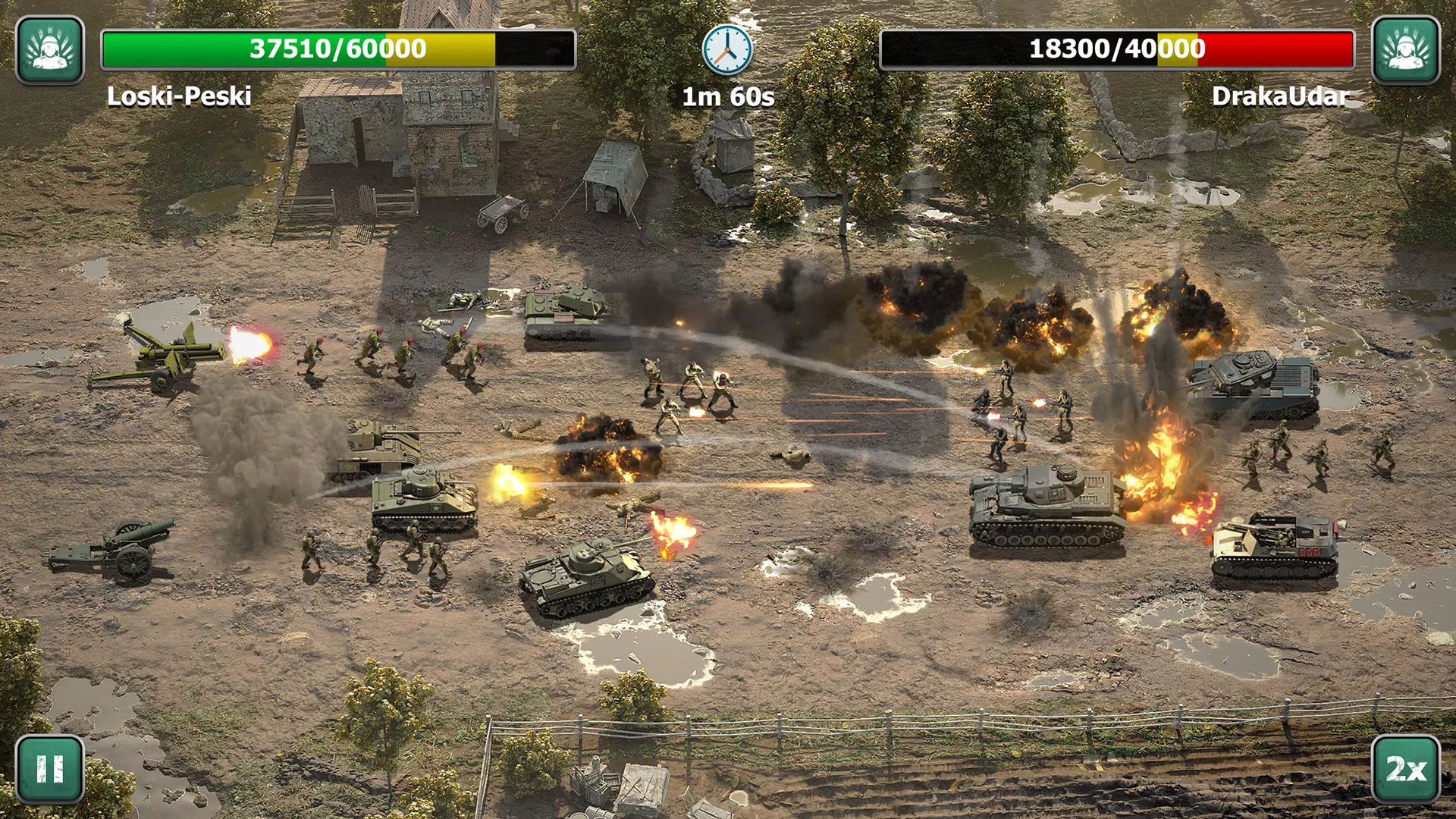This screenshot has height=819, width=1456.
Task: Open DrakaUdar's commander profile avatar
Action: click(x=1408, y=48)
